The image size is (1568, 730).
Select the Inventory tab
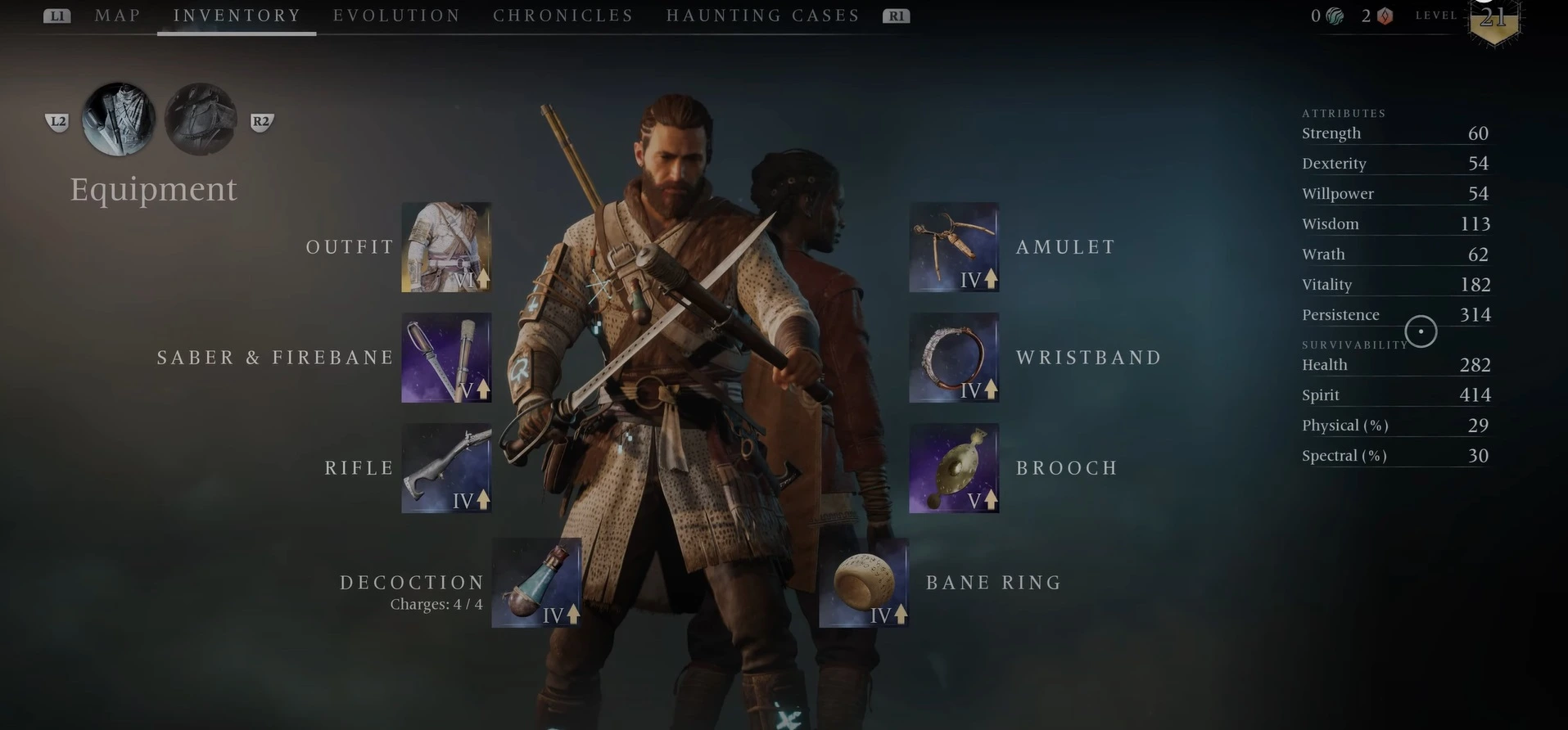click(x=237, y=16)
